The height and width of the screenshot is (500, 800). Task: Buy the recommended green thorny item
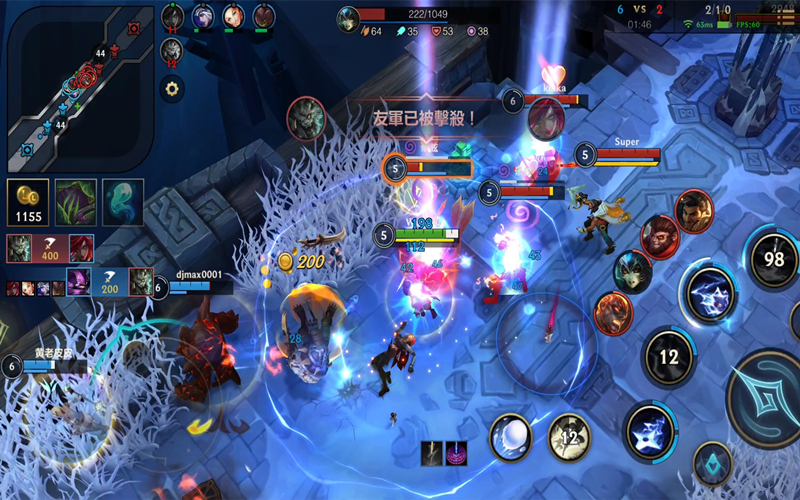(x=75, y=202)
